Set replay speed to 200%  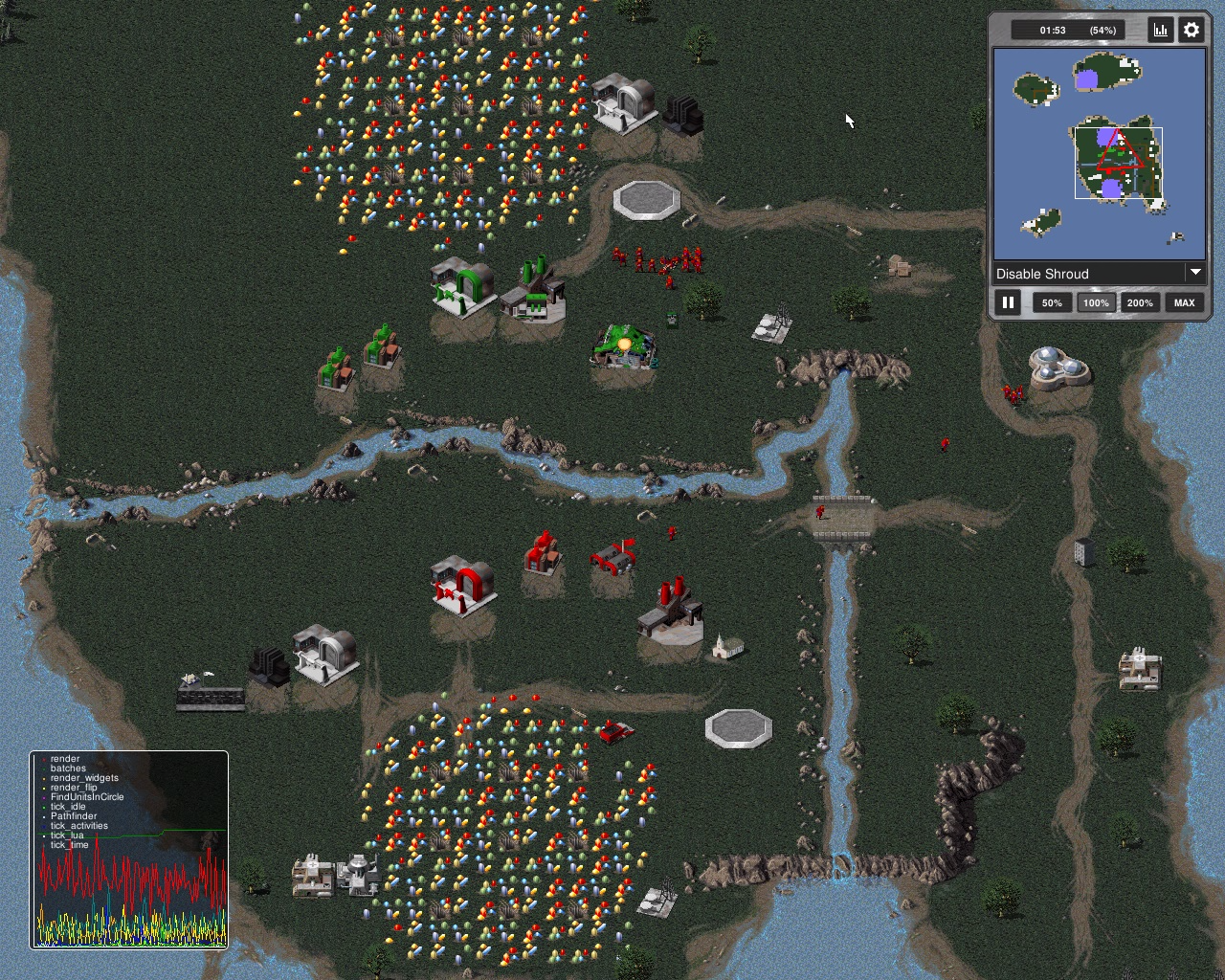[1140, 302]
